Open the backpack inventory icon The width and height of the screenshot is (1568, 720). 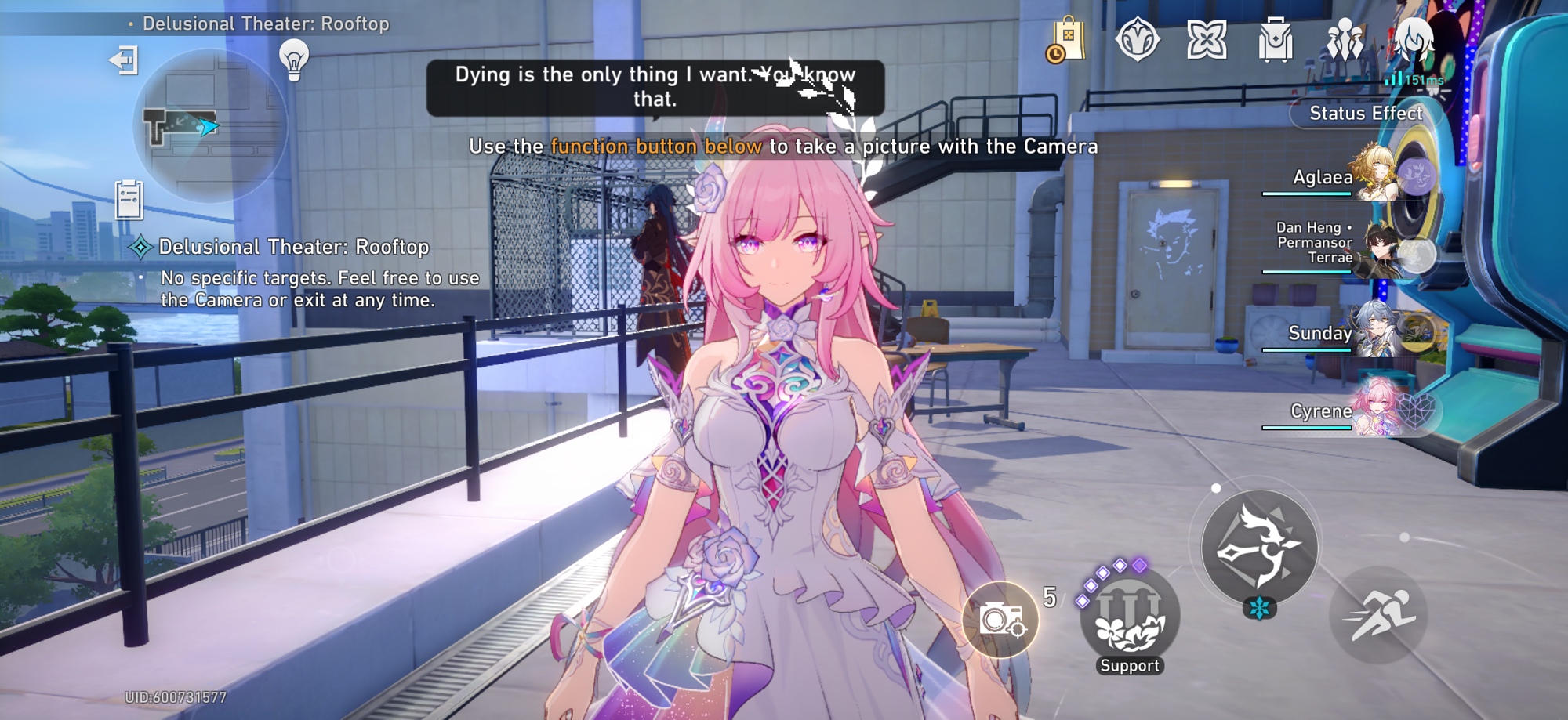[x=1276, y=39]
